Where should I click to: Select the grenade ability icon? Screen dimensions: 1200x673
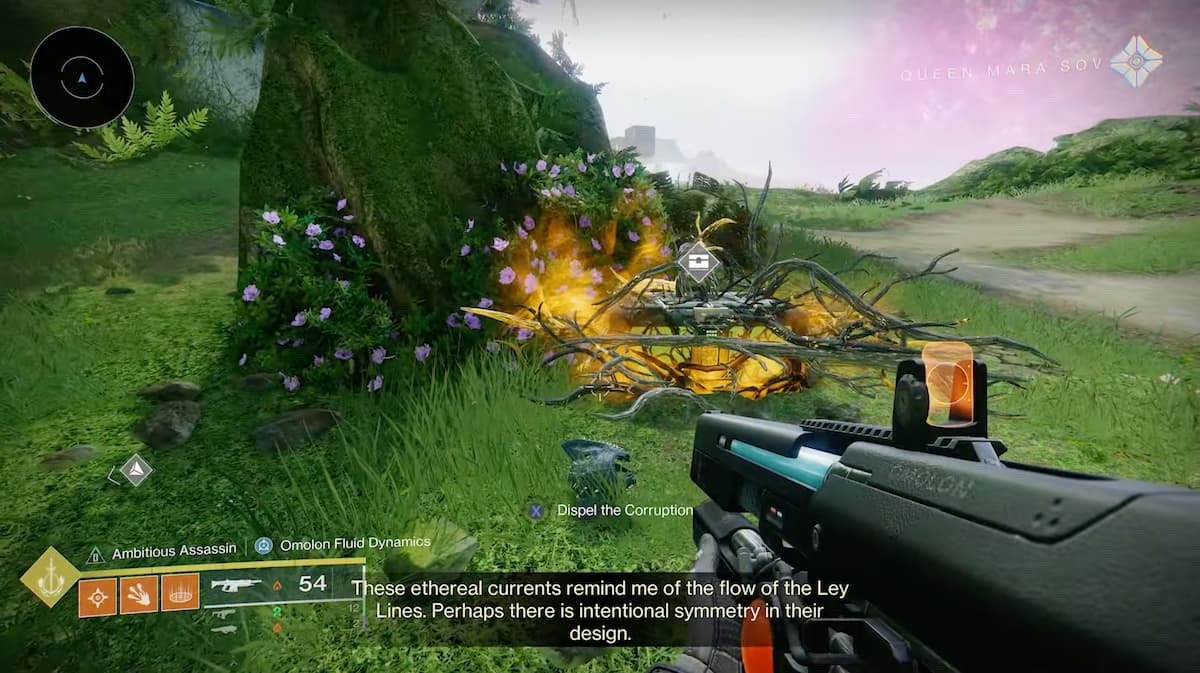pos(98,597)
